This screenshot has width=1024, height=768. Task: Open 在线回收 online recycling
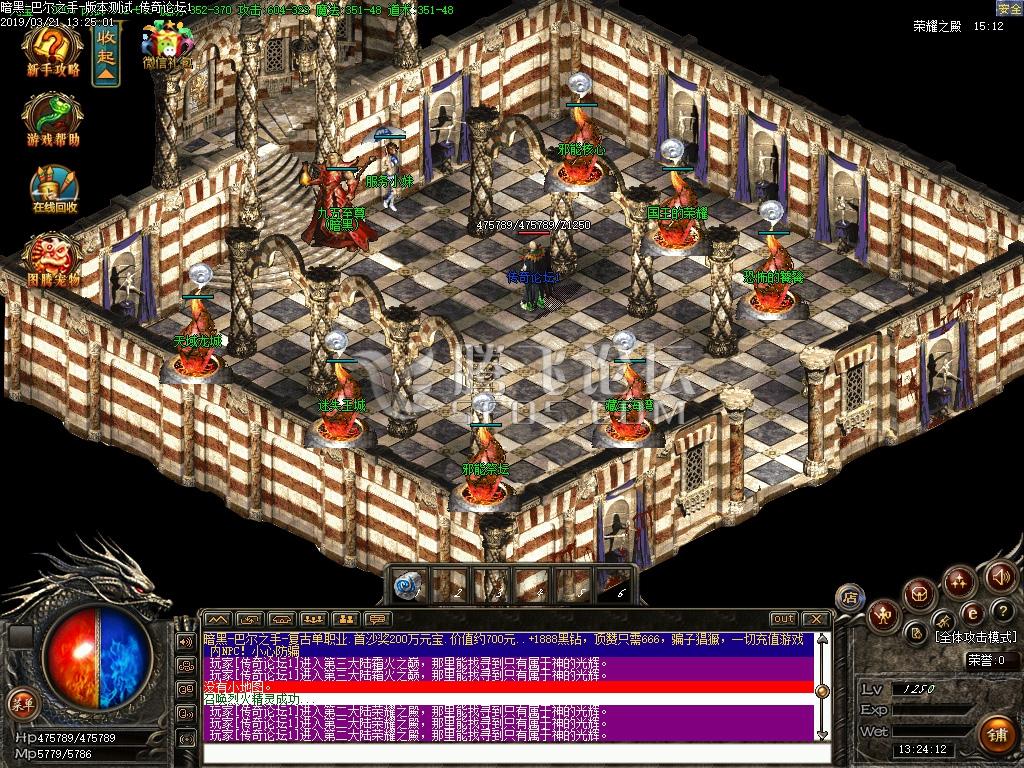pyautogui.click(x=53, y=190)
